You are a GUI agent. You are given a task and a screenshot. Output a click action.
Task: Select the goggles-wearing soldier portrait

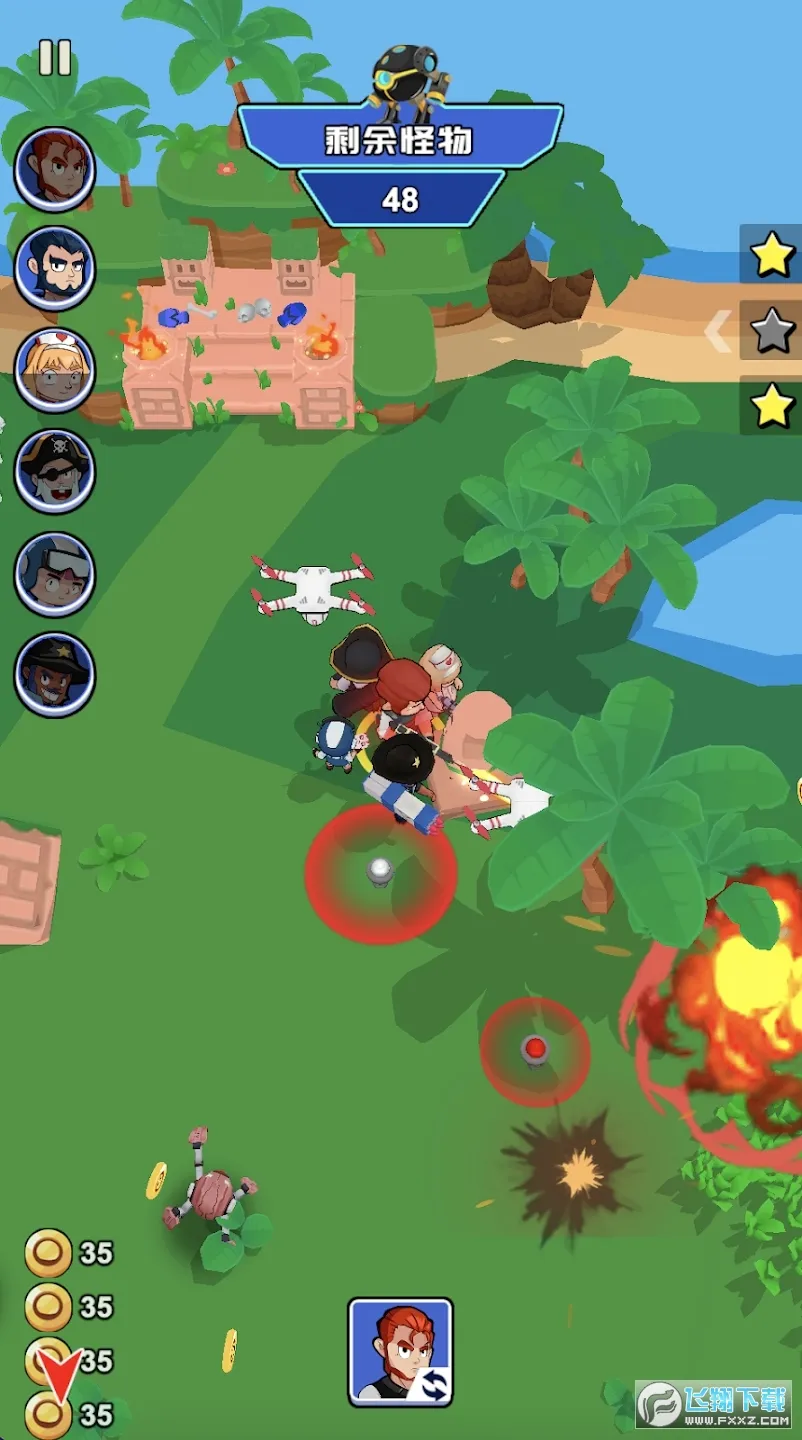pyautogui.click(x=55, y=573)
